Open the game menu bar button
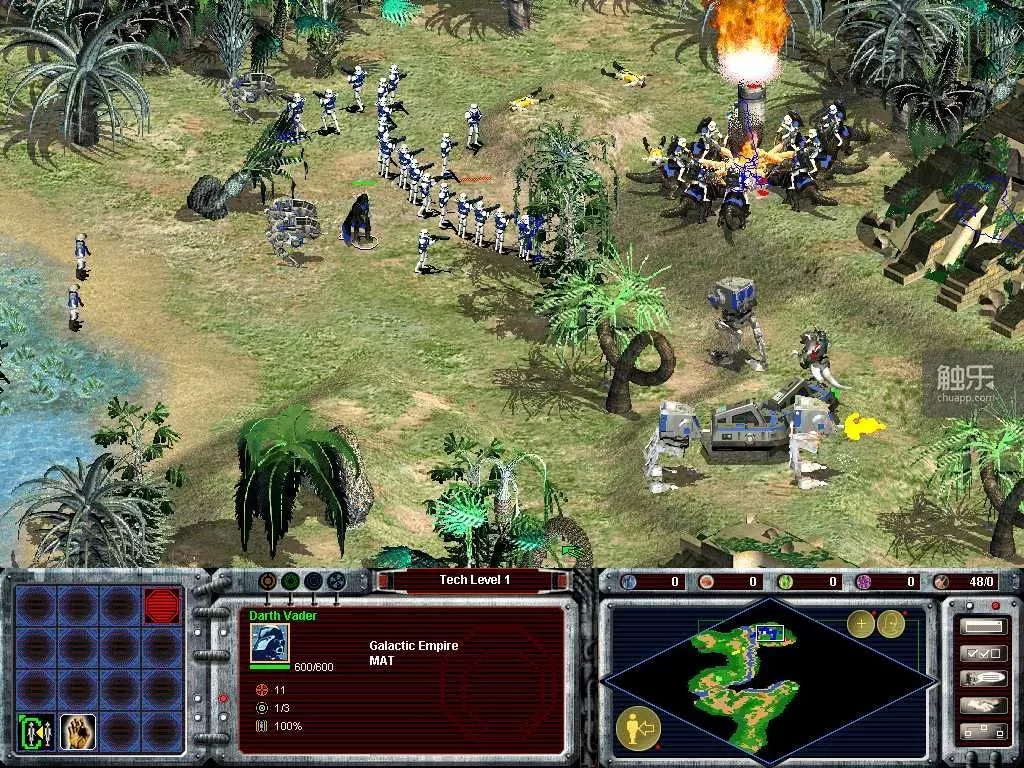Image resolution: width=1024 pixels, height=768 pixels. 982,627
